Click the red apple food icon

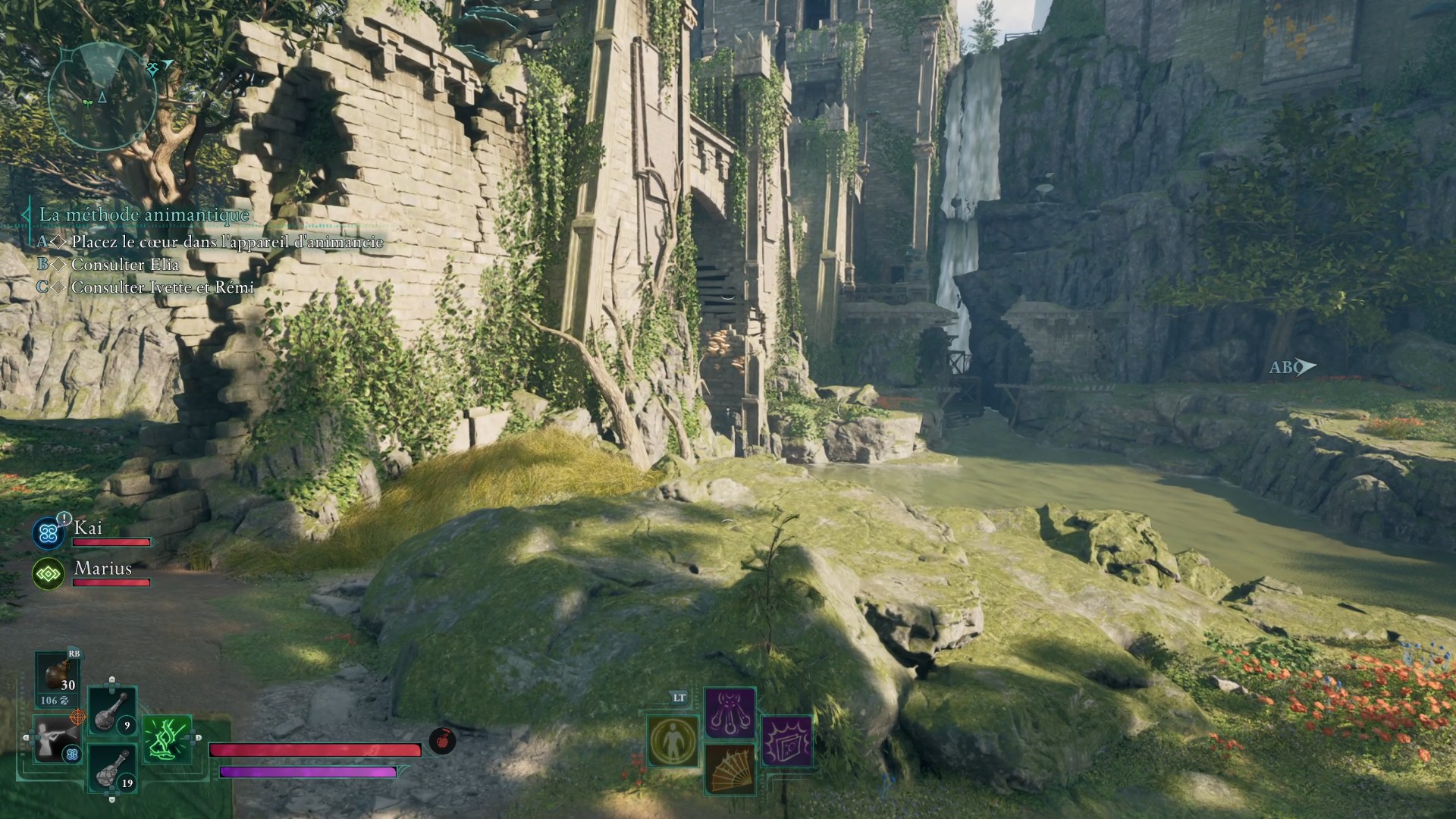(x=442, y=740)
